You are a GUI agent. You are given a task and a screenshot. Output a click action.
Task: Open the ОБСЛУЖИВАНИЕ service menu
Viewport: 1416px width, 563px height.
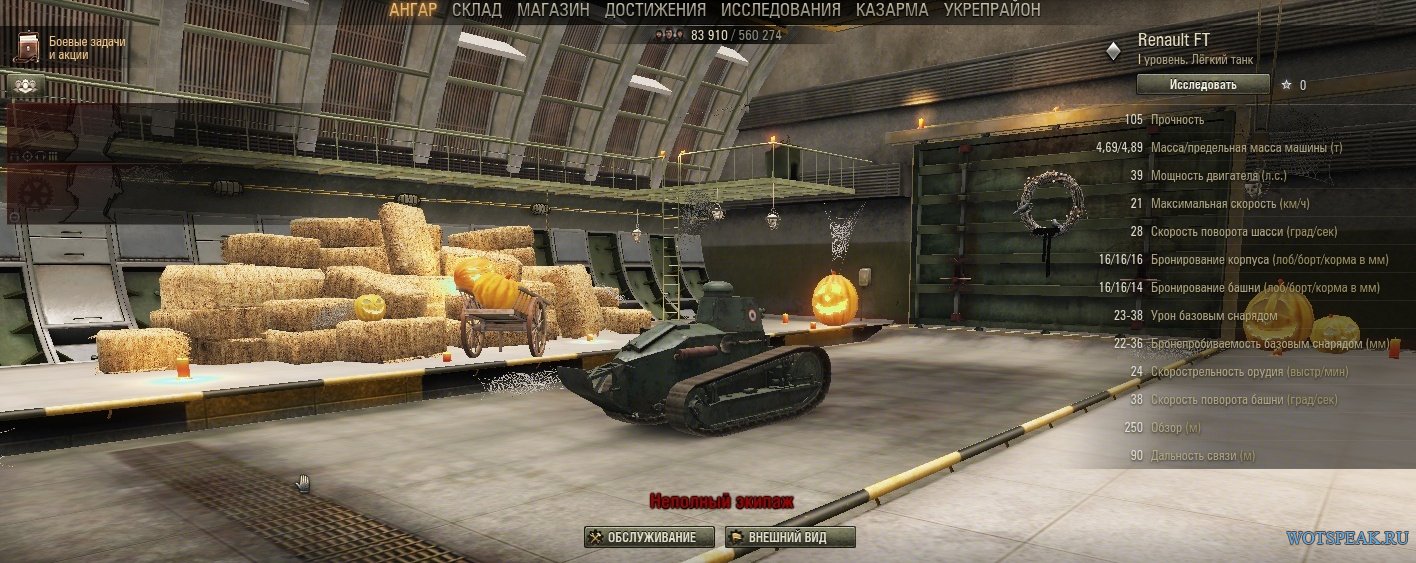pos(649,537)
